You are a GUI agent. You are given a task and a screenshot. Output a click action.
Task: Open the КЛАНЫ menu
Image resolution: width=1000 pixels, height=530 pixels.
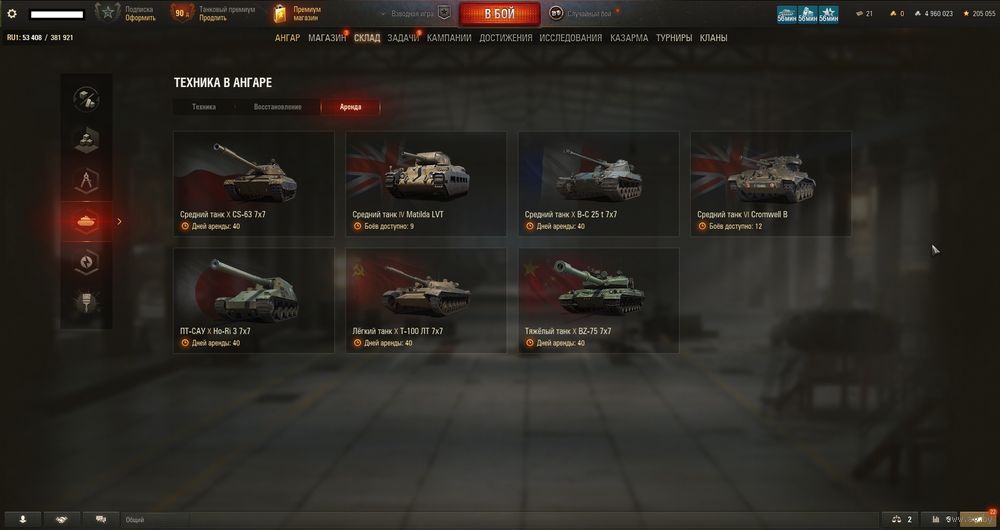[x=714, y=38]
